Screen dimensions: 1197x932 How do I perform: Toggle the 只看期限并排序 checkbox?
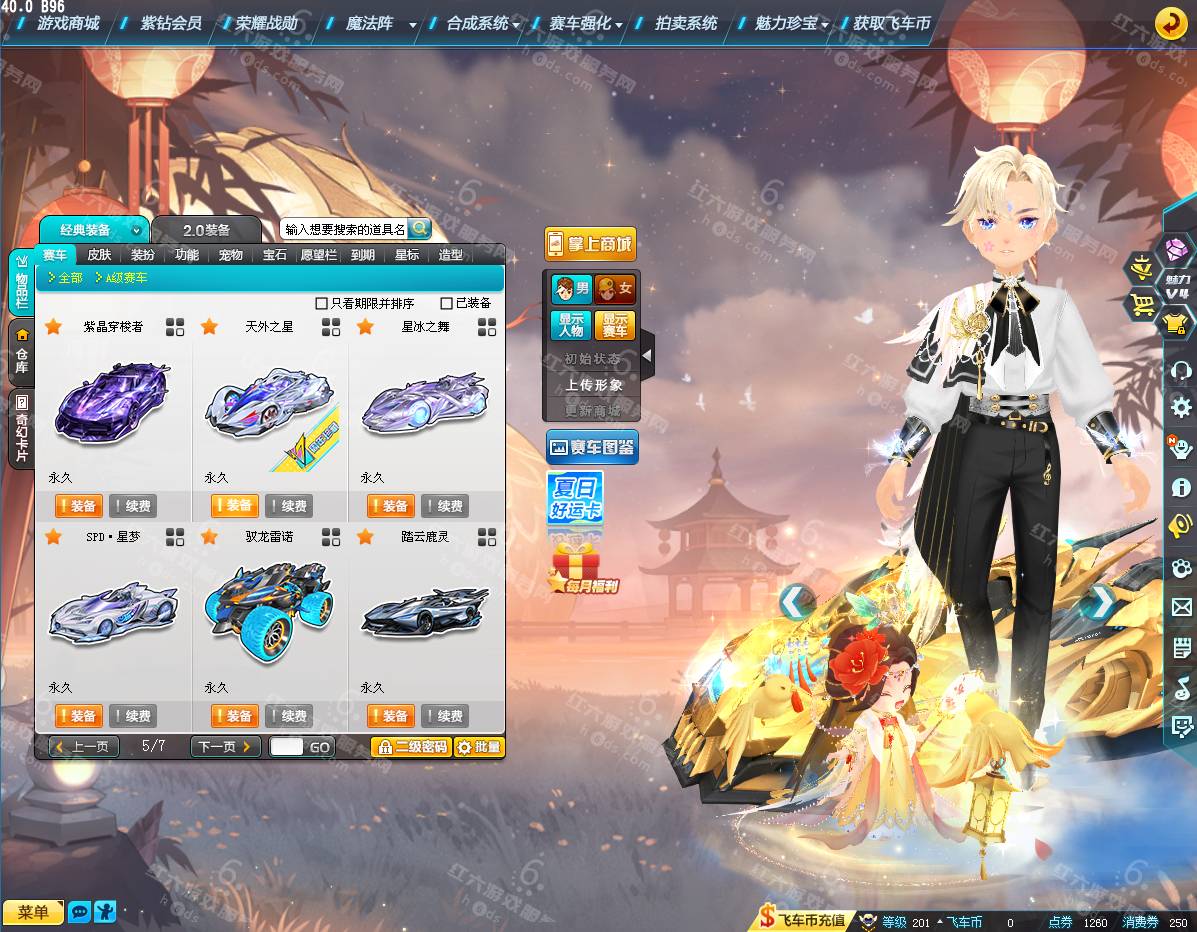[322, 303]
